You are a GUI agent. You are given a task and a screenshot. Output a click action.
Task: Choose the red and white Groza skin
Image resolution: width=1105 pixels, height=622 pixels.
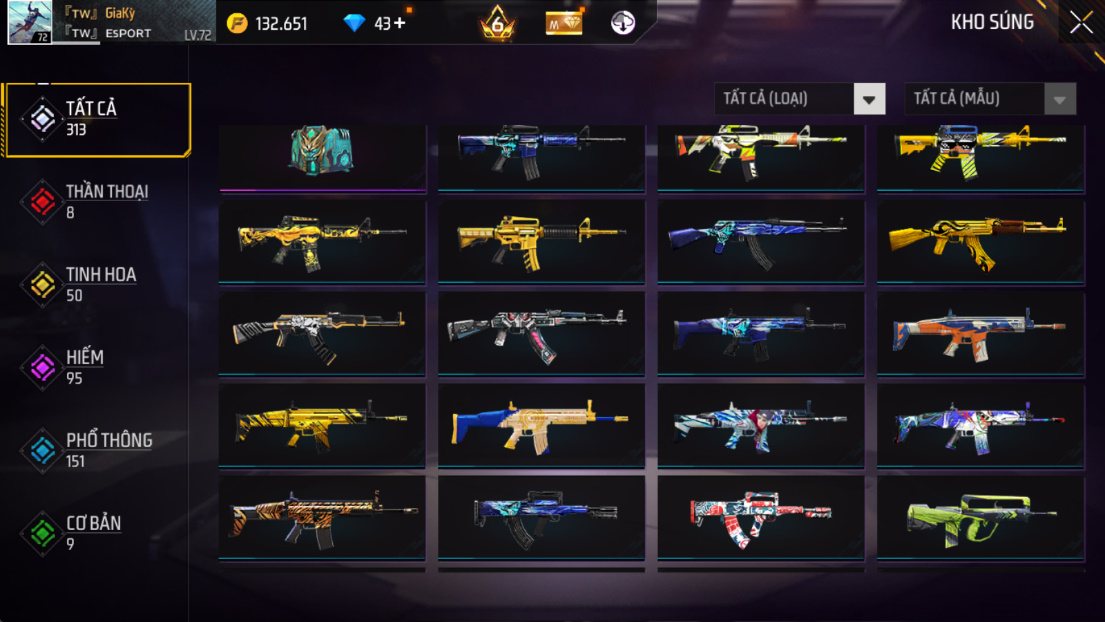760,516
